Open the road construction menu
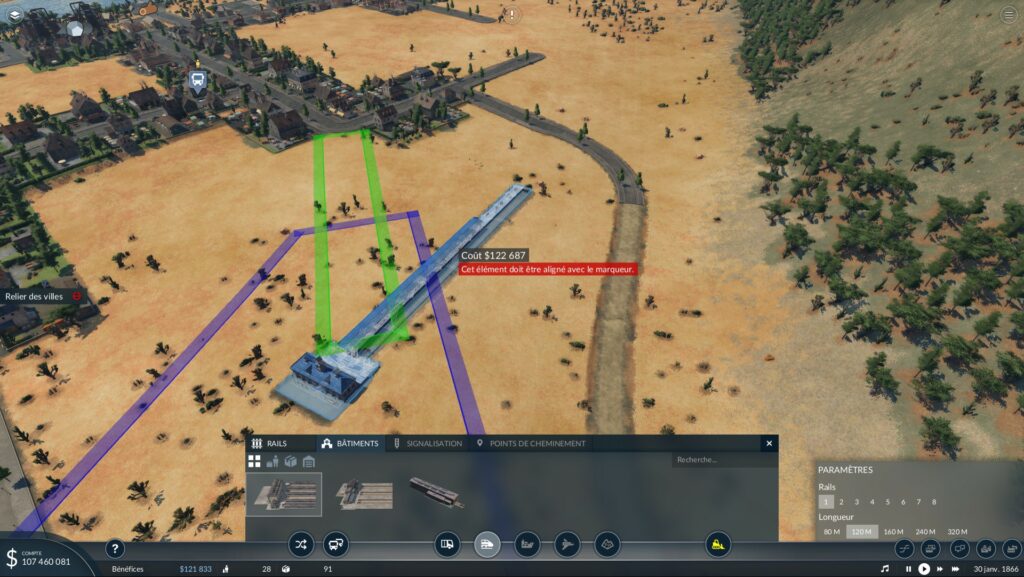1024x577 pixels. 448,544
